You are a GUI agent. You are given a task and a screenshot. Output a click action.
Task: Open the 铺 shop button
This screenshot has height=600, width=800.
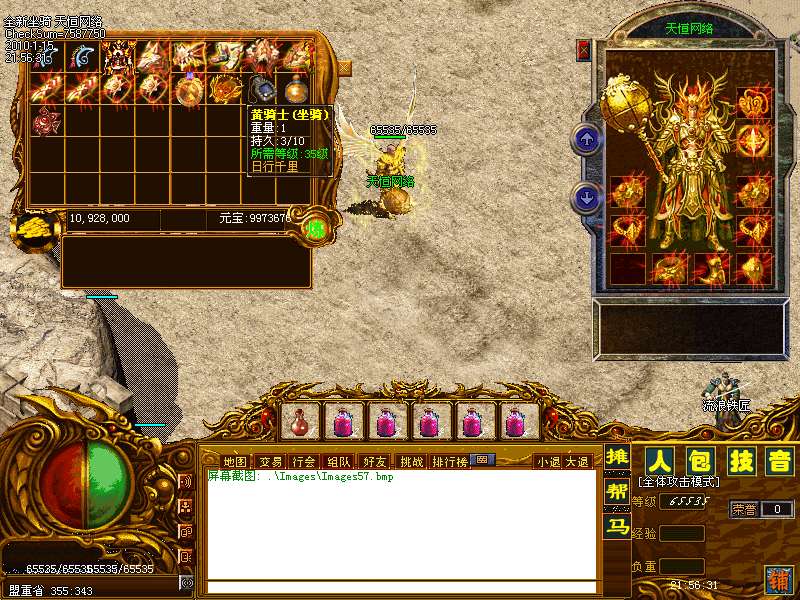point(777,579)
